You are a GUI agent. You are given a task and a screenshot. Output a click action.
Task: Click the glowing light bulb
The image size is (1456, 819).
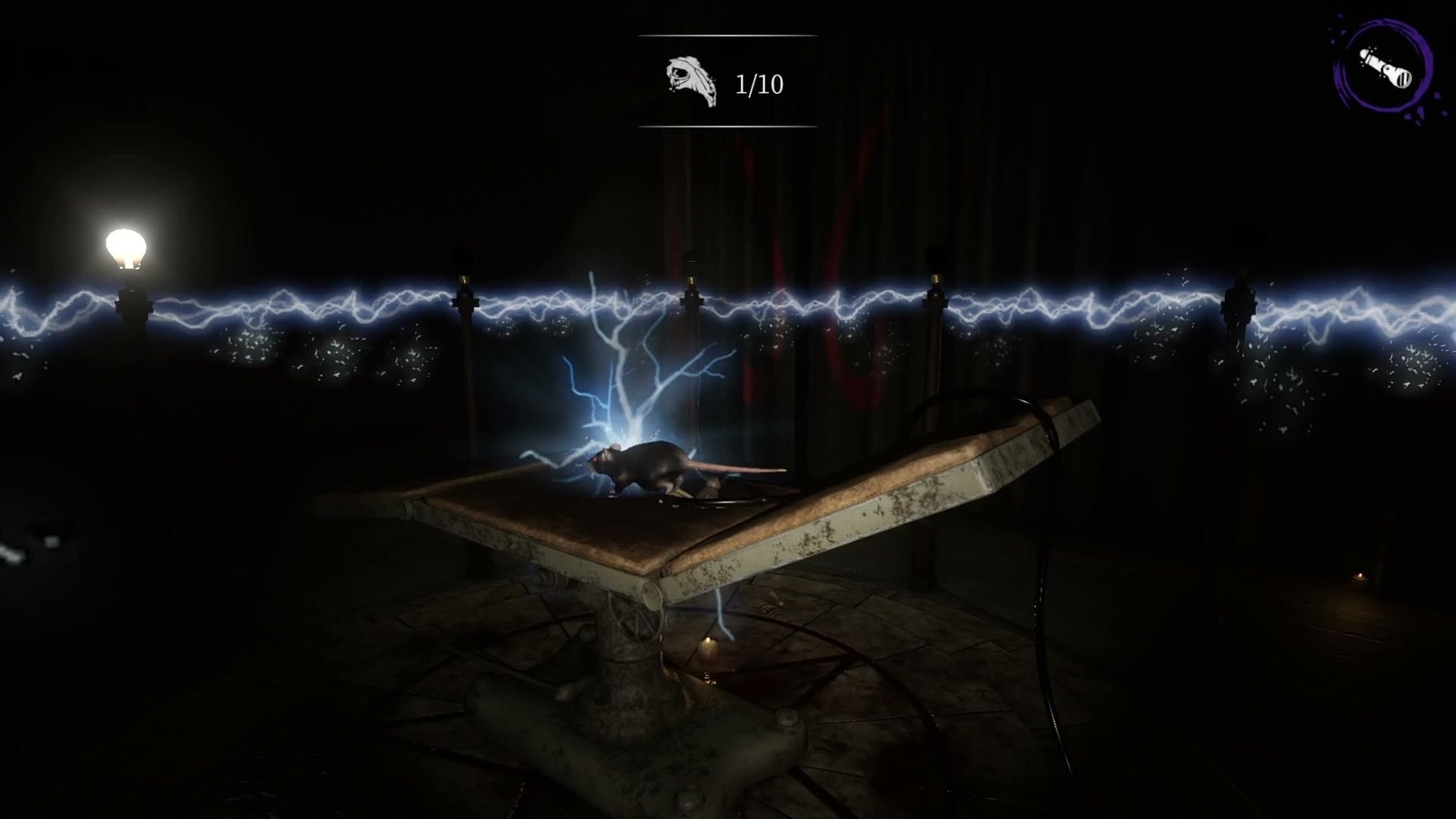click(x=127, y=244)
